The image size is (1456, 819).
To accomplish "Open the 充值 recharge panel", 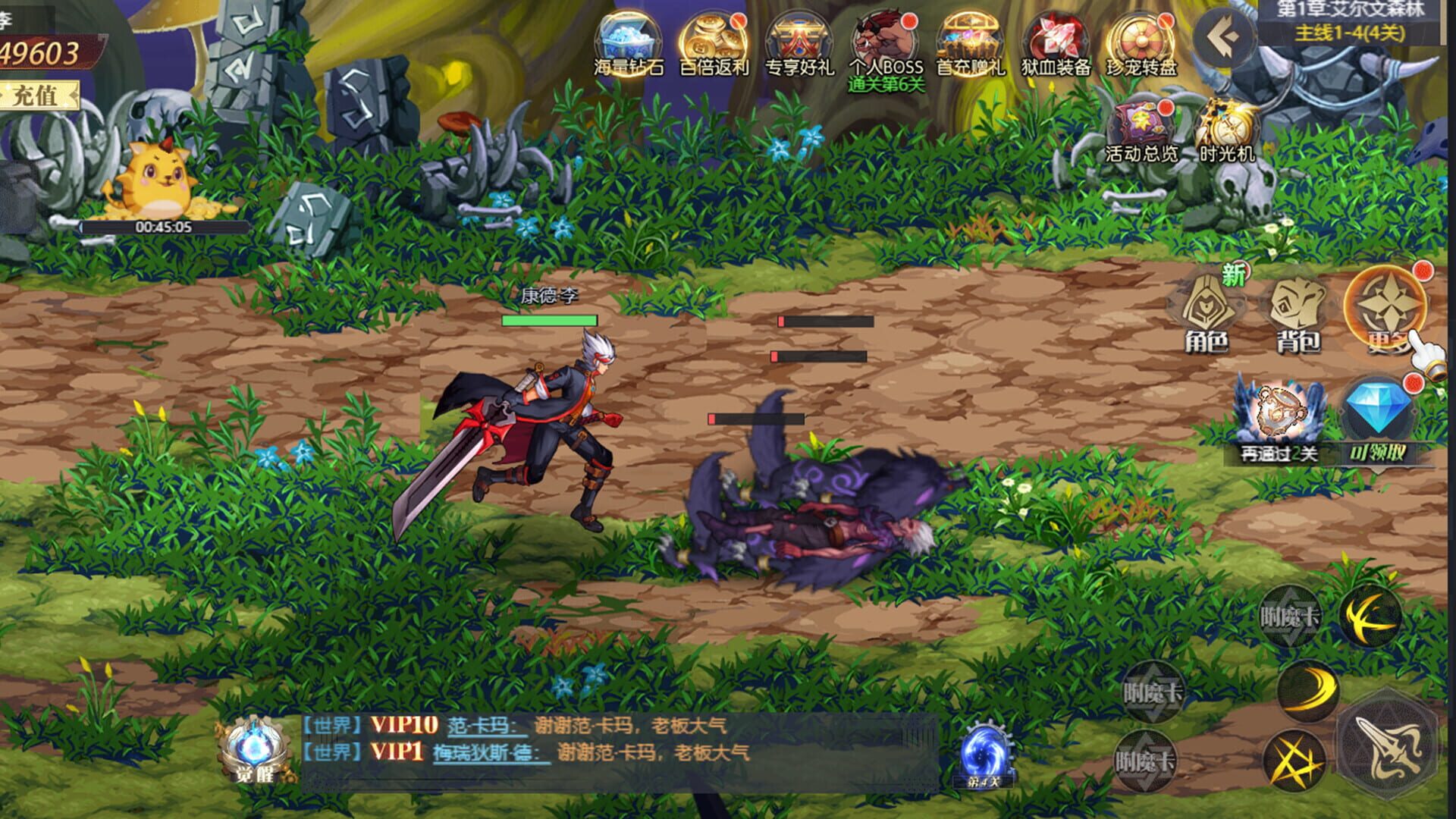I will coord(34,96).
